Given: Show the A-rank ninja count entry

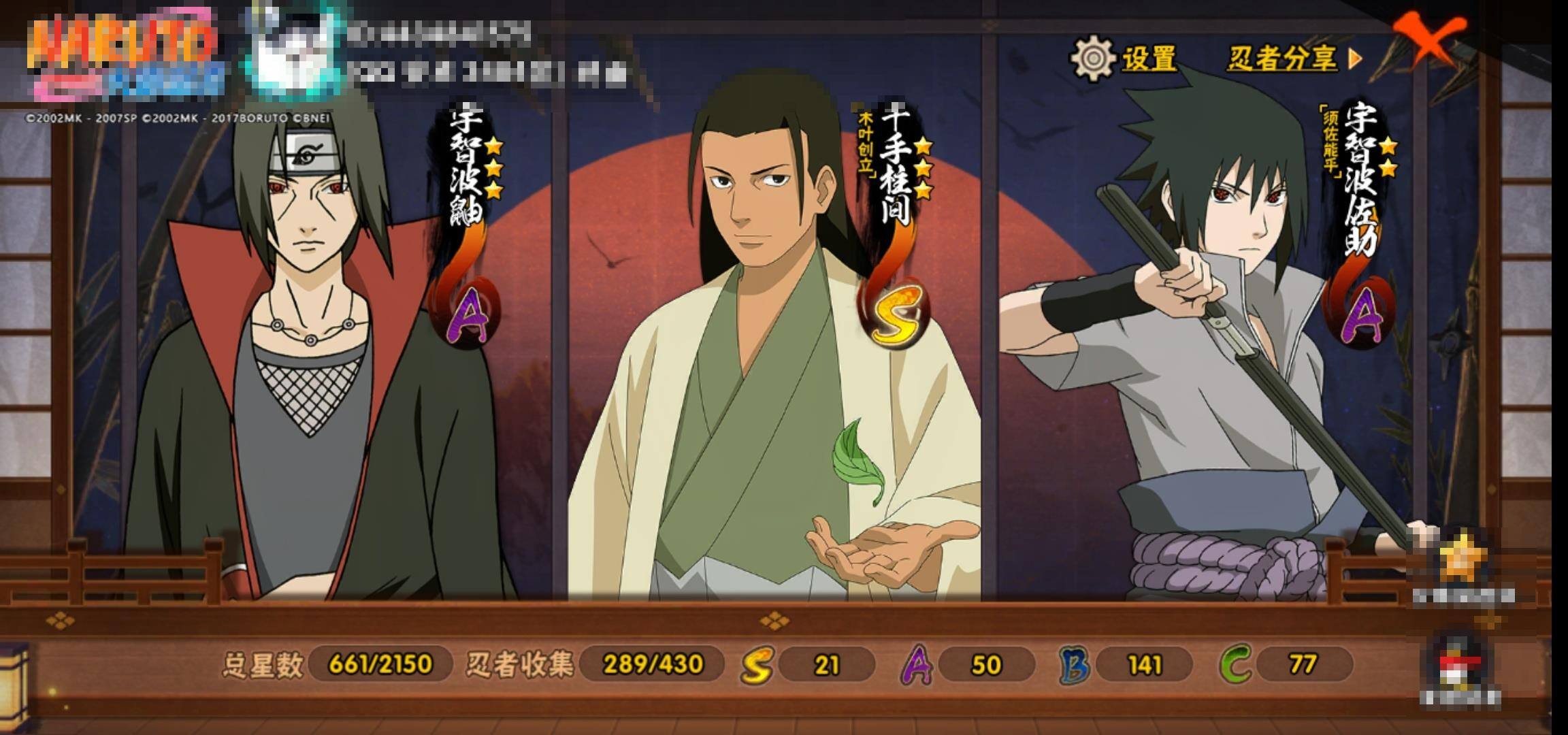Looking at the screenshot, I should [x=968, y=664].
